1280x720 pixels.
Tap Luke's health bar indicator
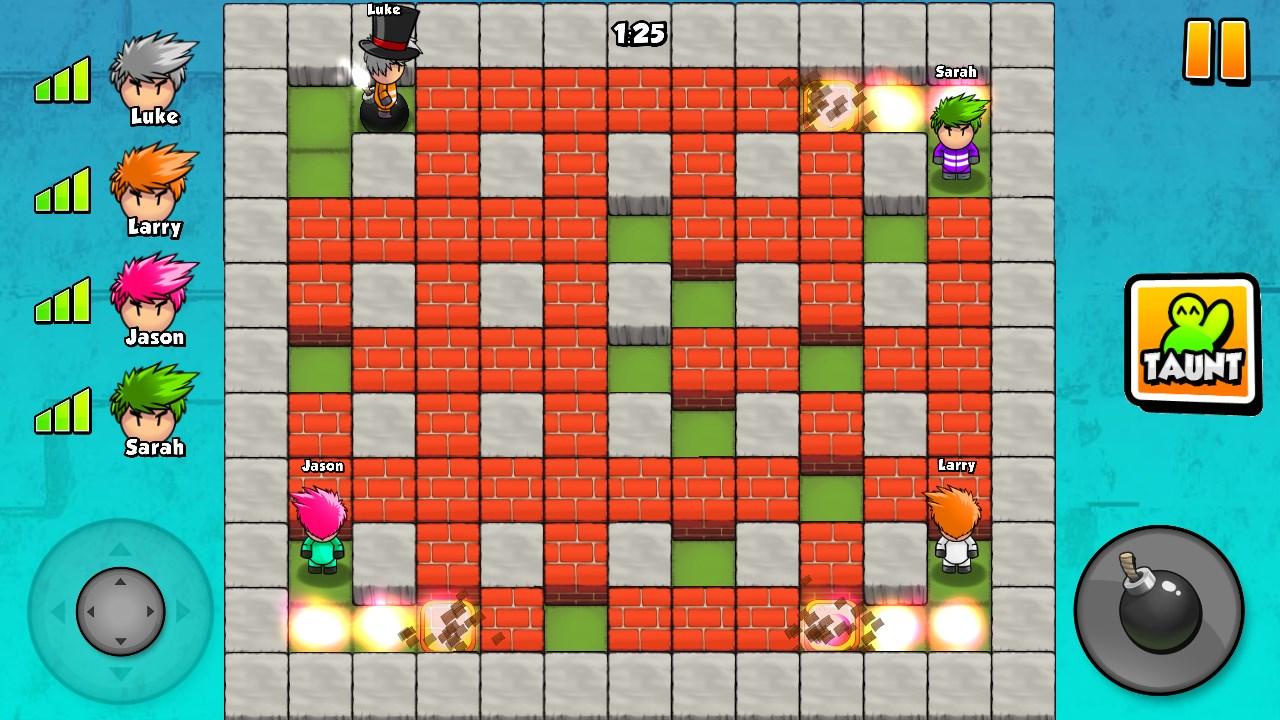click(x=62, y=80)
